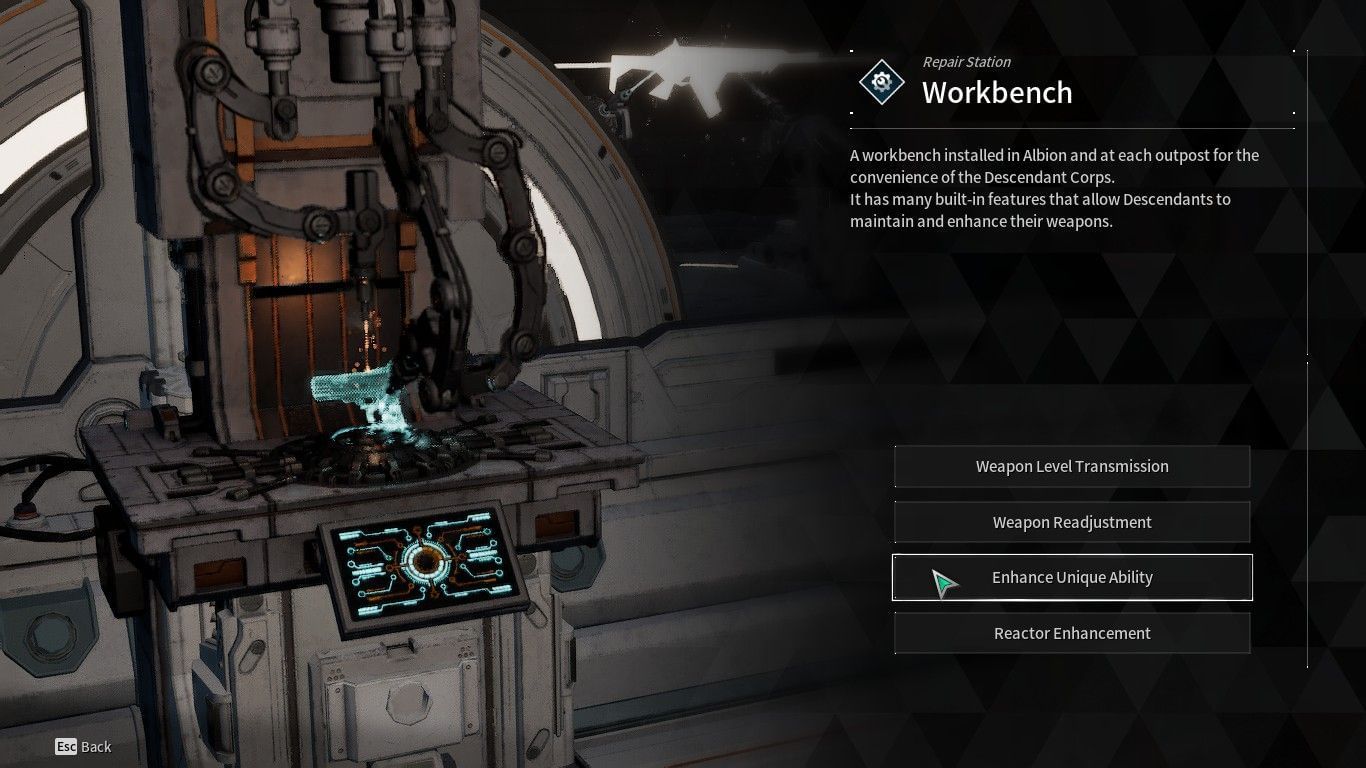1366x768 pixels.
Task: Select the Esc key icon near Back
Action: coord(66,746)
